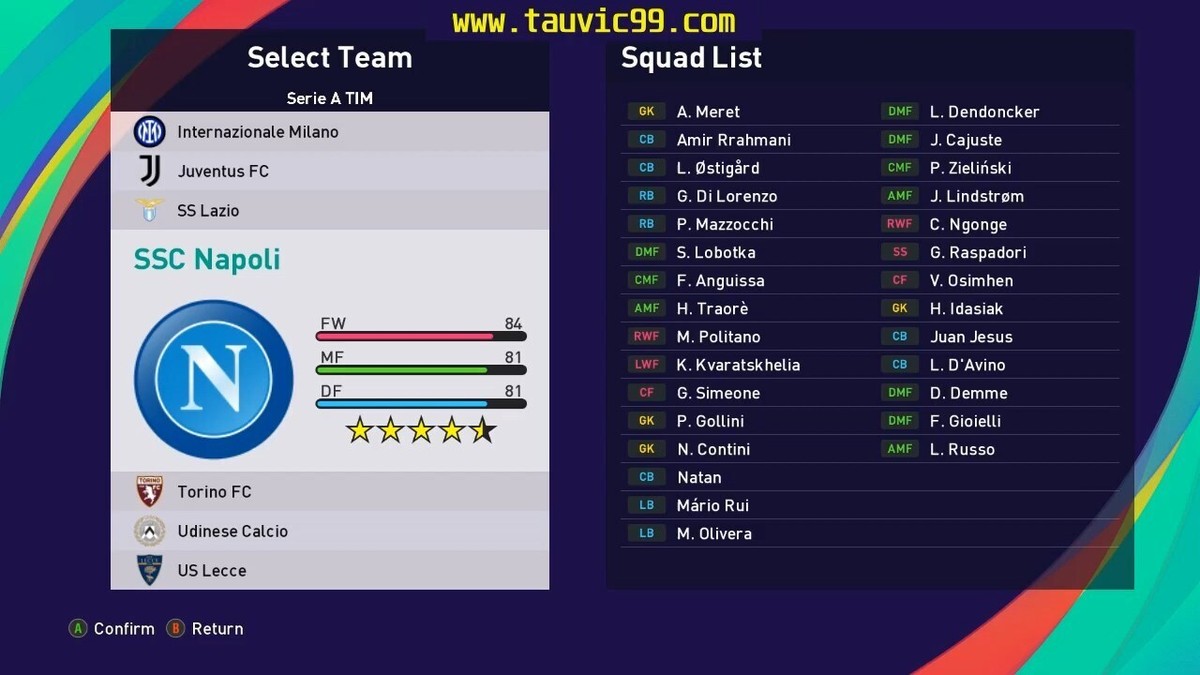Click the Napoli club crest

(x=214, y=379)
